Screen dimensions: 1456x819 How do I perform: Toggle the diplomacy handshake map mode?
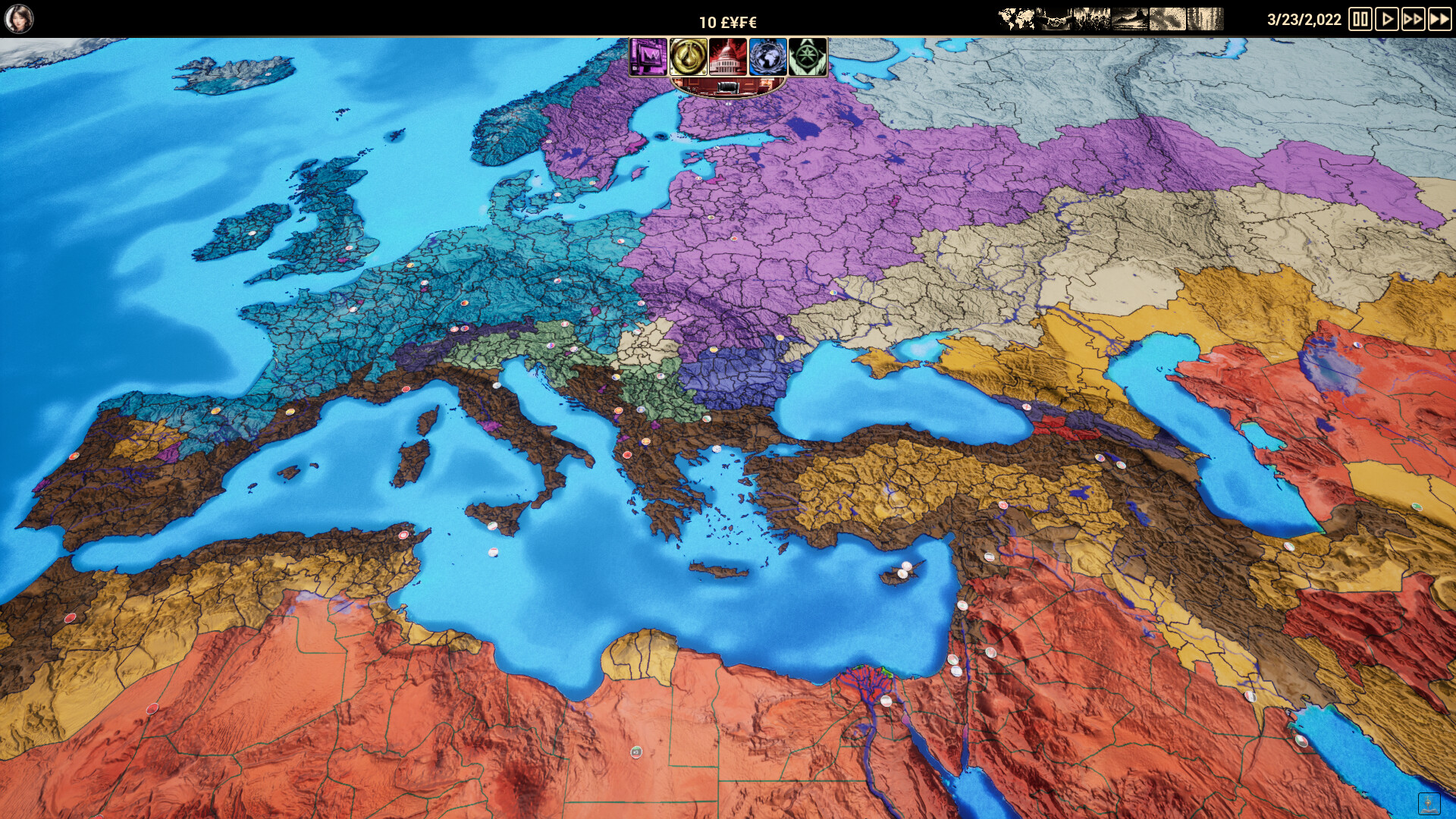[1054, 17]
